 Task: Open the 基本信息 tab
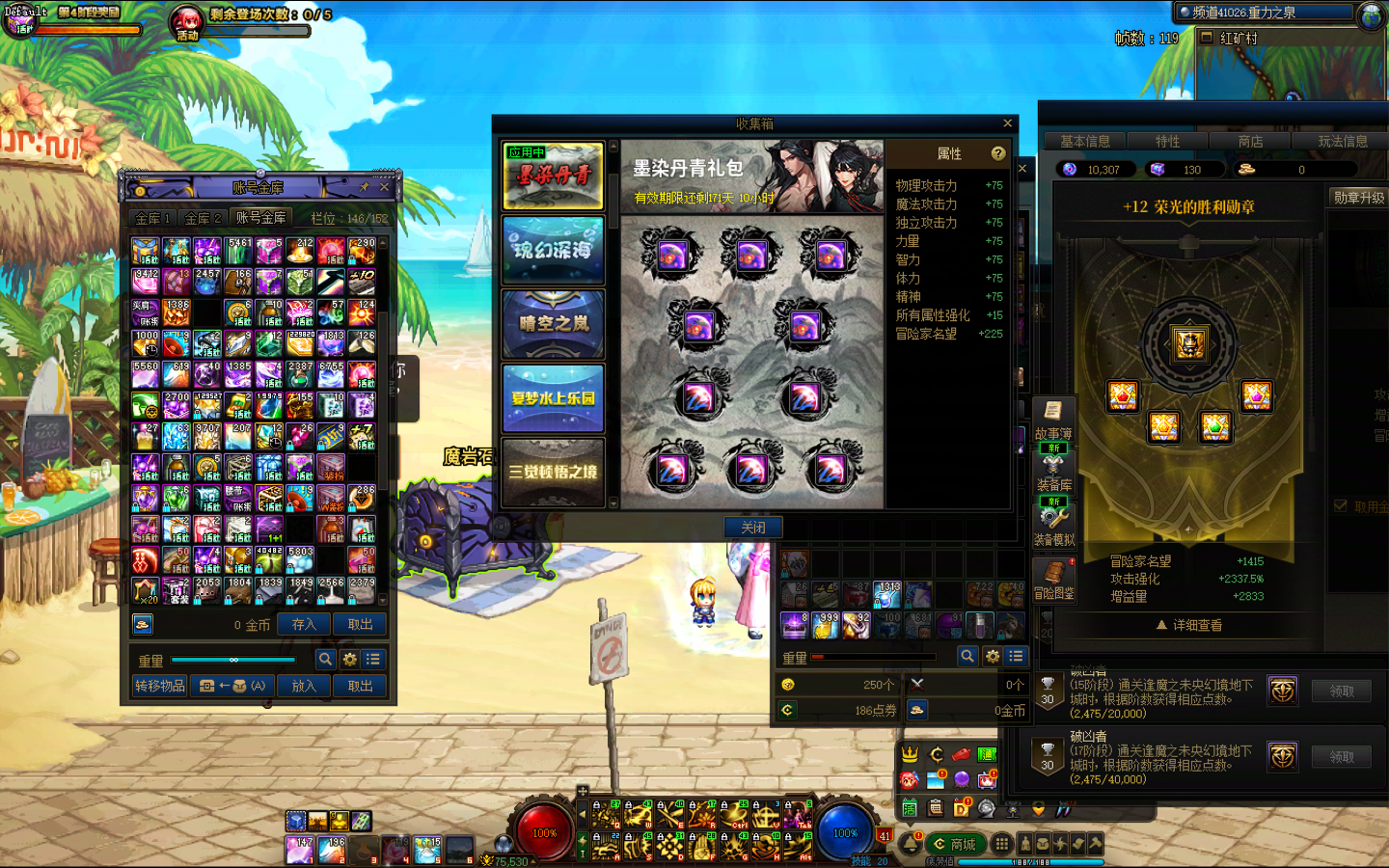[x=1084, y=142]
